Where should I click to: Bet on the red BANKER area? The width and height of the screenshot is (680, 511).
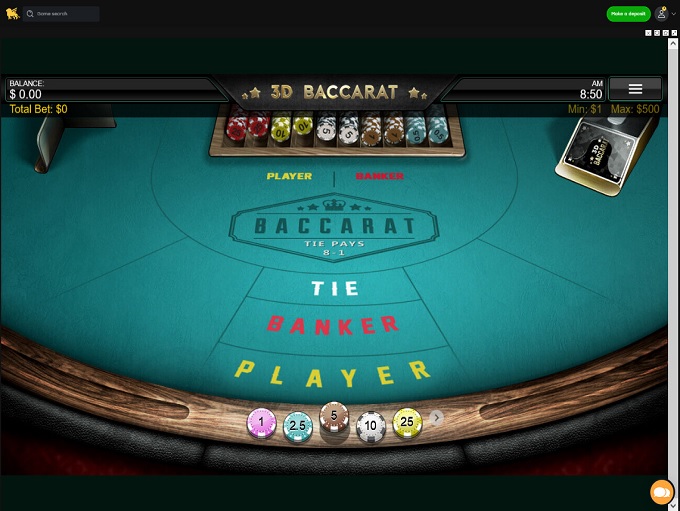[x=334, y=324]
